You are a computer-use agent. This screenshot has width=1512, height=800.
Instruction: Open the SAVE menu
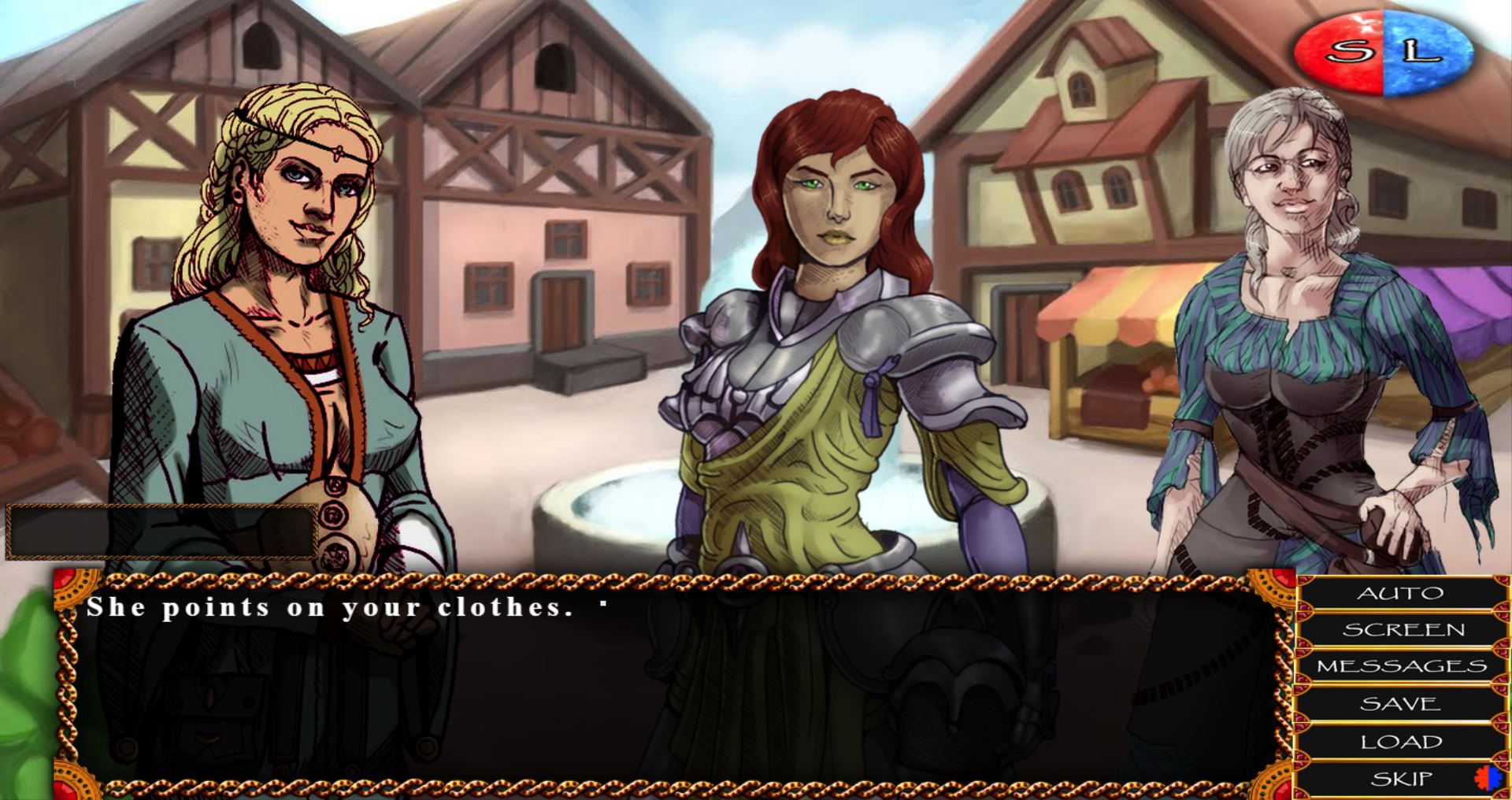[1400, 704]
